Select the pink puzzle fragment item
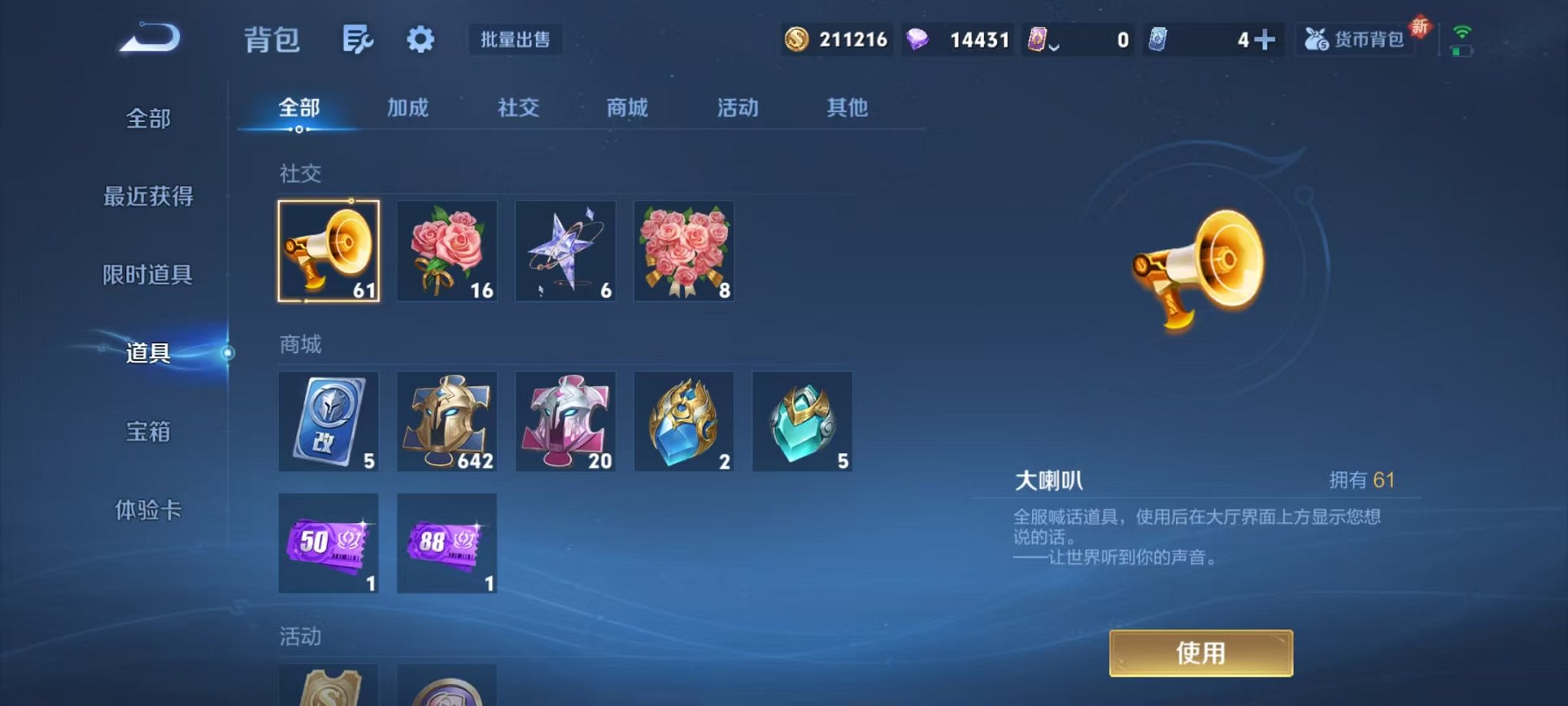 (x=565, y=421)
